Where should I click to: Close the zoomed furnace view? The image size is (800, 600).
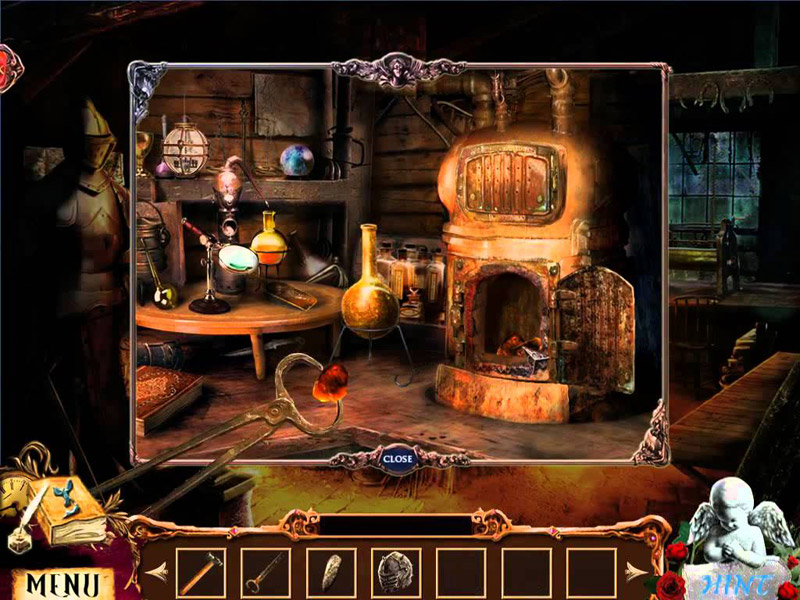[397, 459]
